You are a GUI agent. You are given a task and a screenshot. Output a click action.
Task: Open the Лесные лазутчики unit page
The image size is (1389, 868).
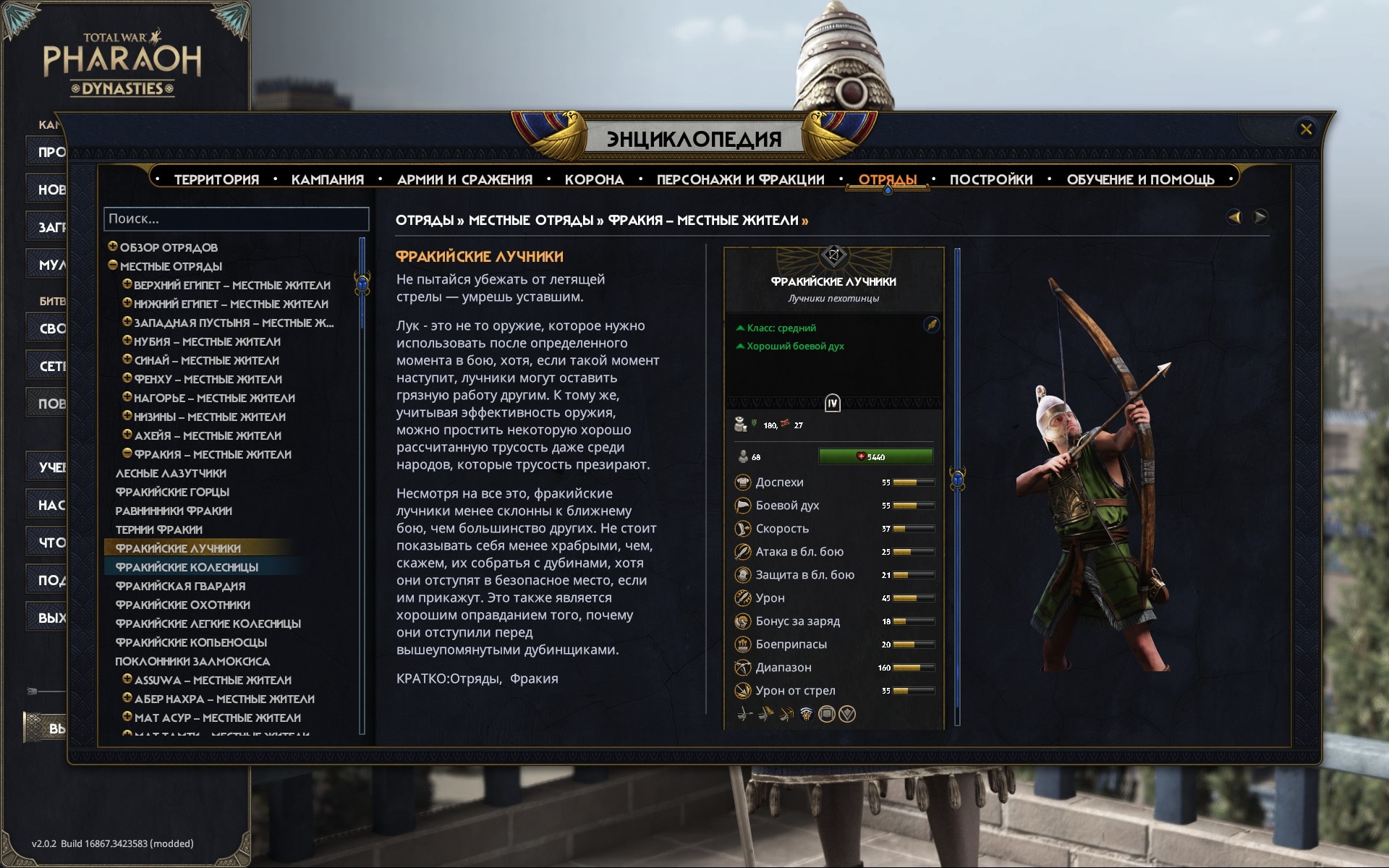point(171,473)
